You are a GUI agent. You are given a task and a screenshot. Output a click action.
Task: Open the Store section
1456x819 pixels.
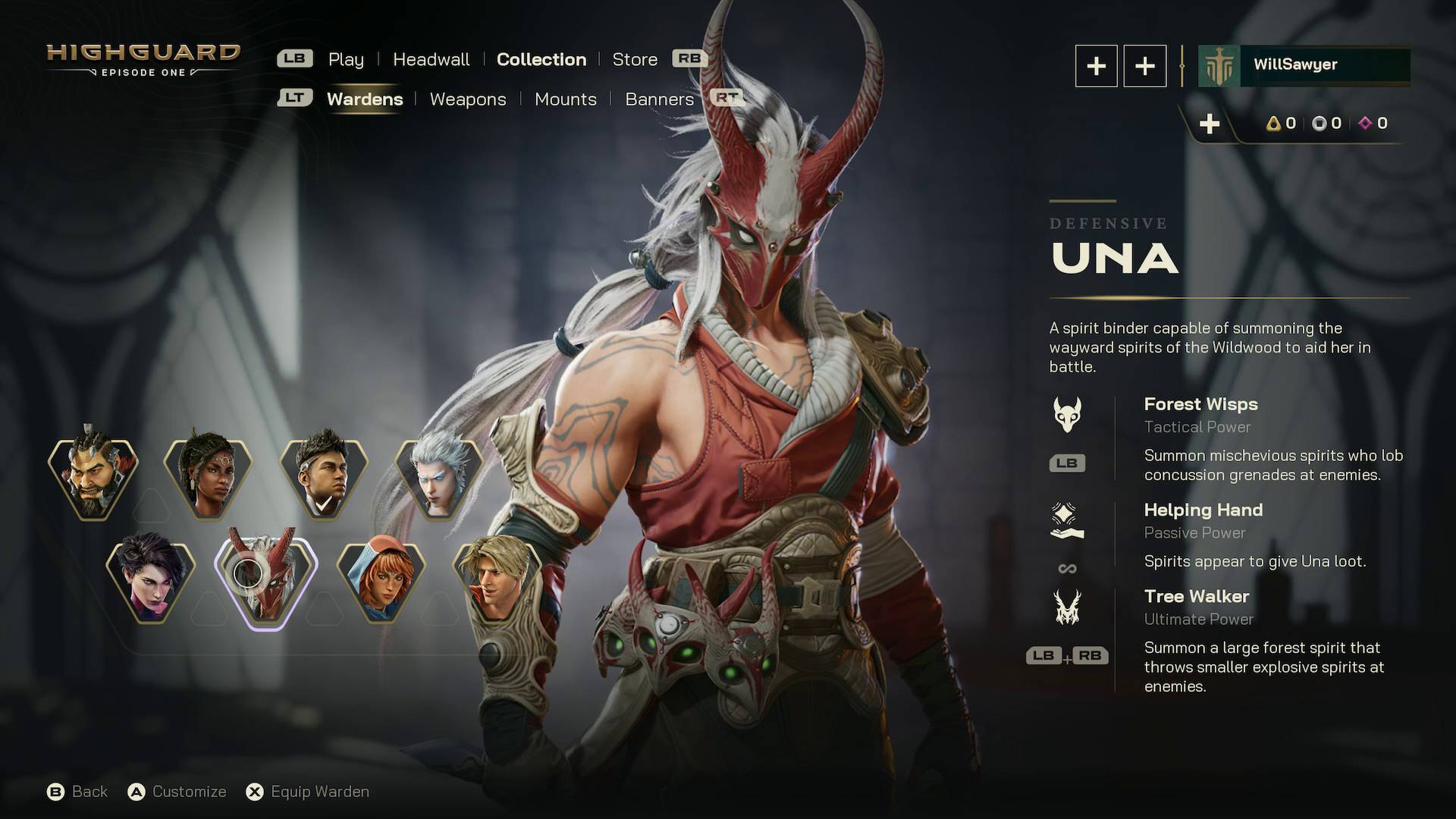pyautogui.click(x=635, y=59)
